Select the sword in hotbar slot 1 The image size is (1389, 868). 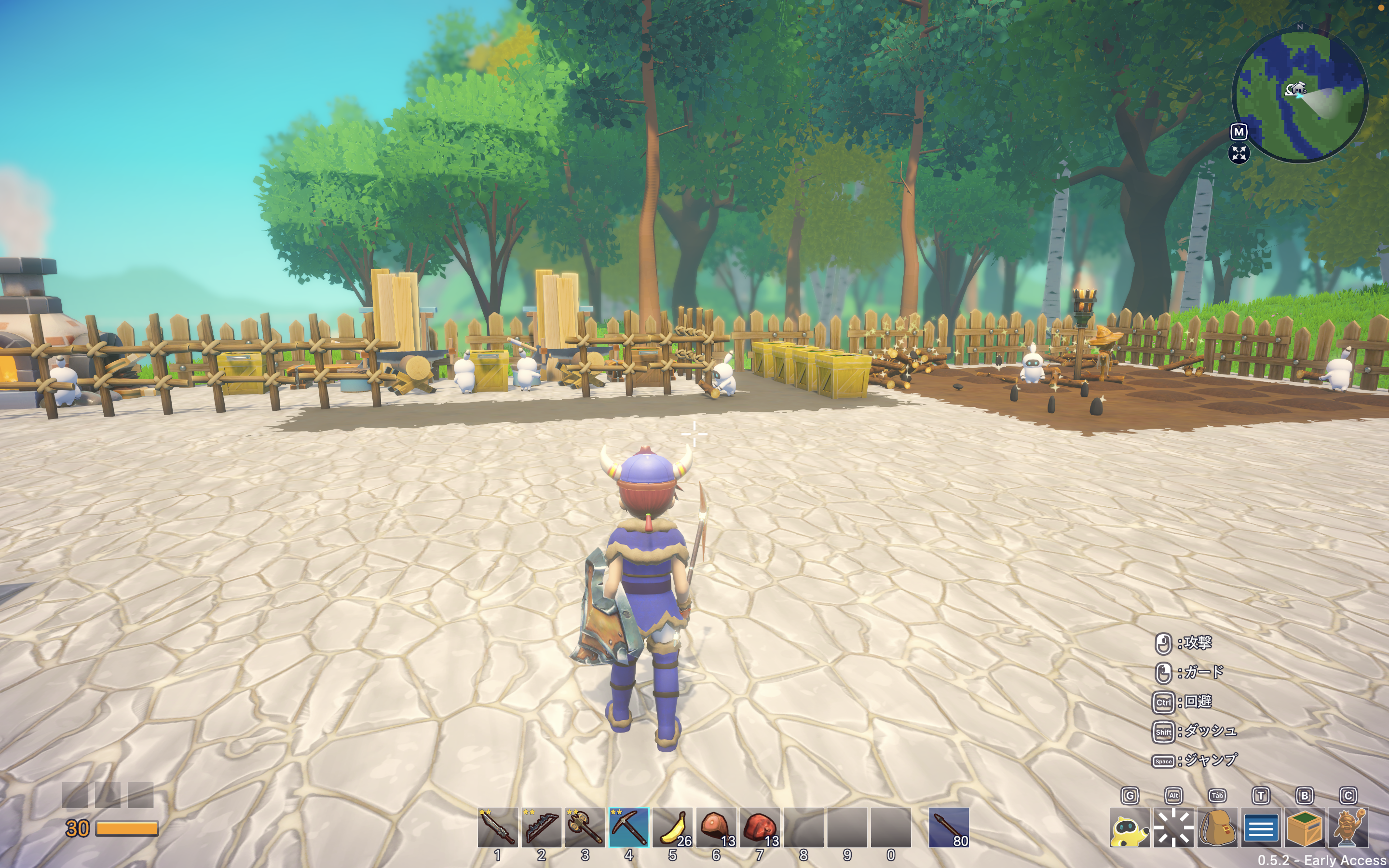click(x=497, y=827)
